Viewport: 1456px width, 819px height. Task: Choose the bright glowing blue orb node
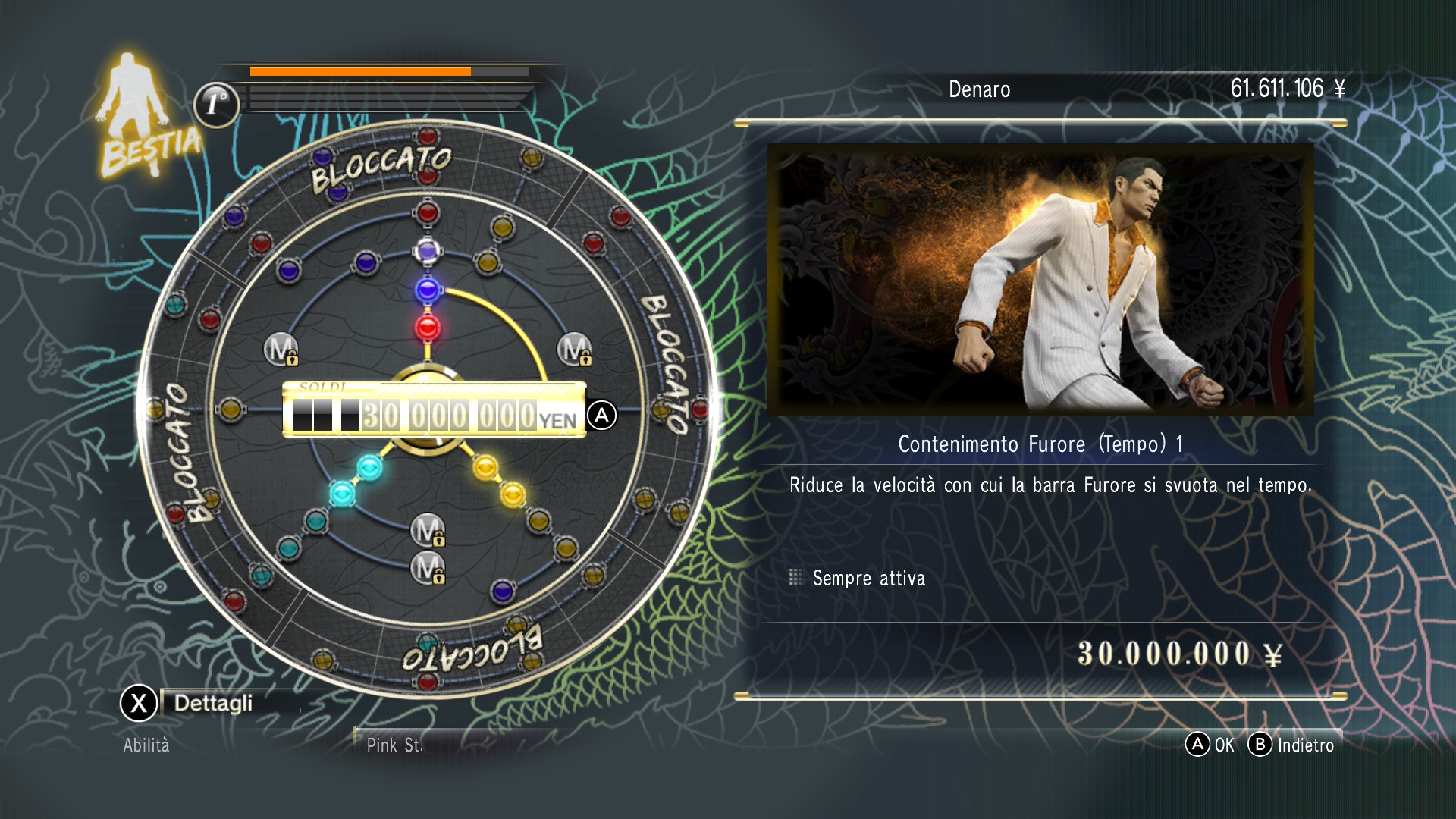(x=427, y=289)
